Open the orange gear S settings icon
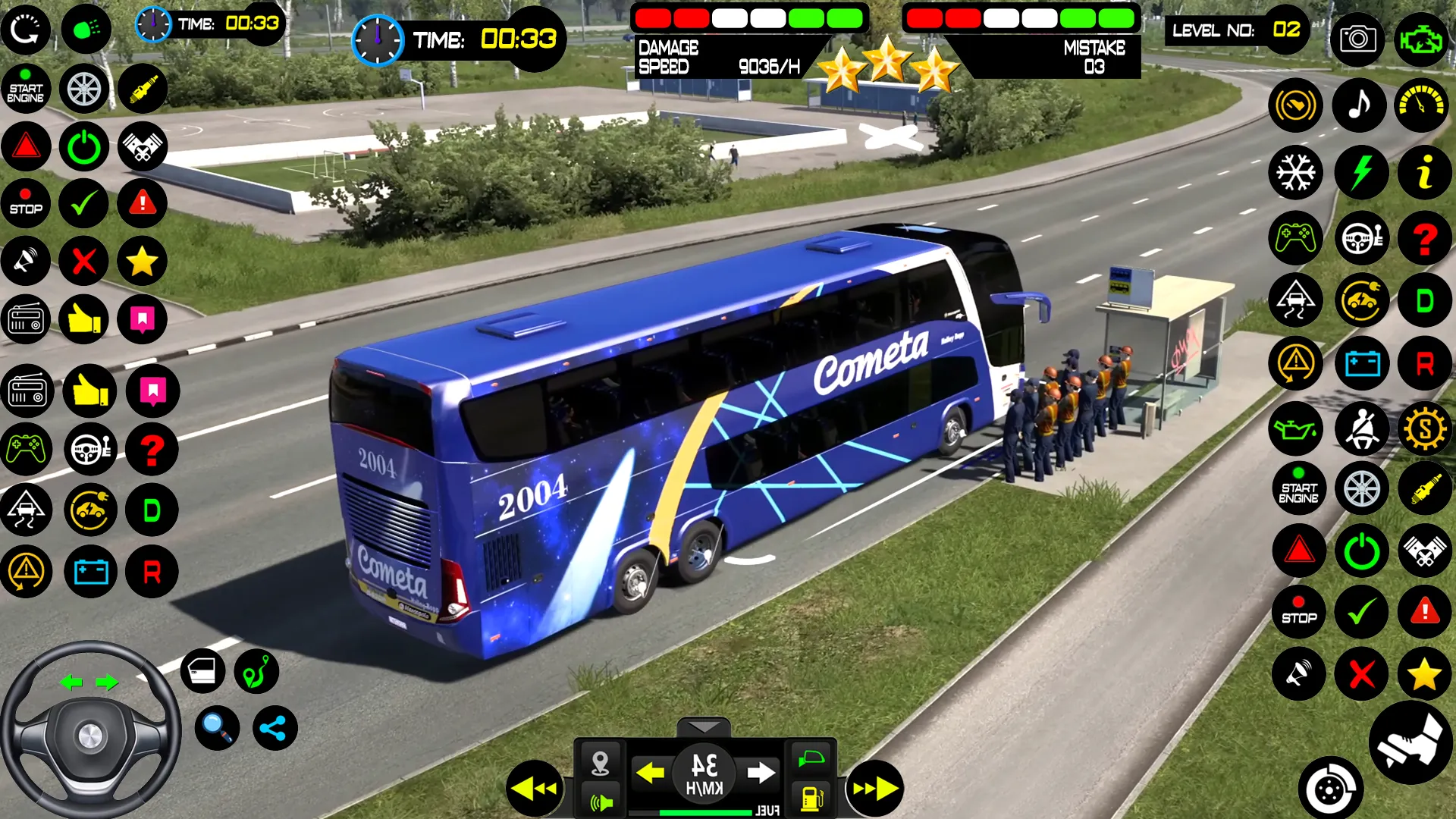Screen dimensions: 1456x819 pyautogui.click(x=1425, y=429)
